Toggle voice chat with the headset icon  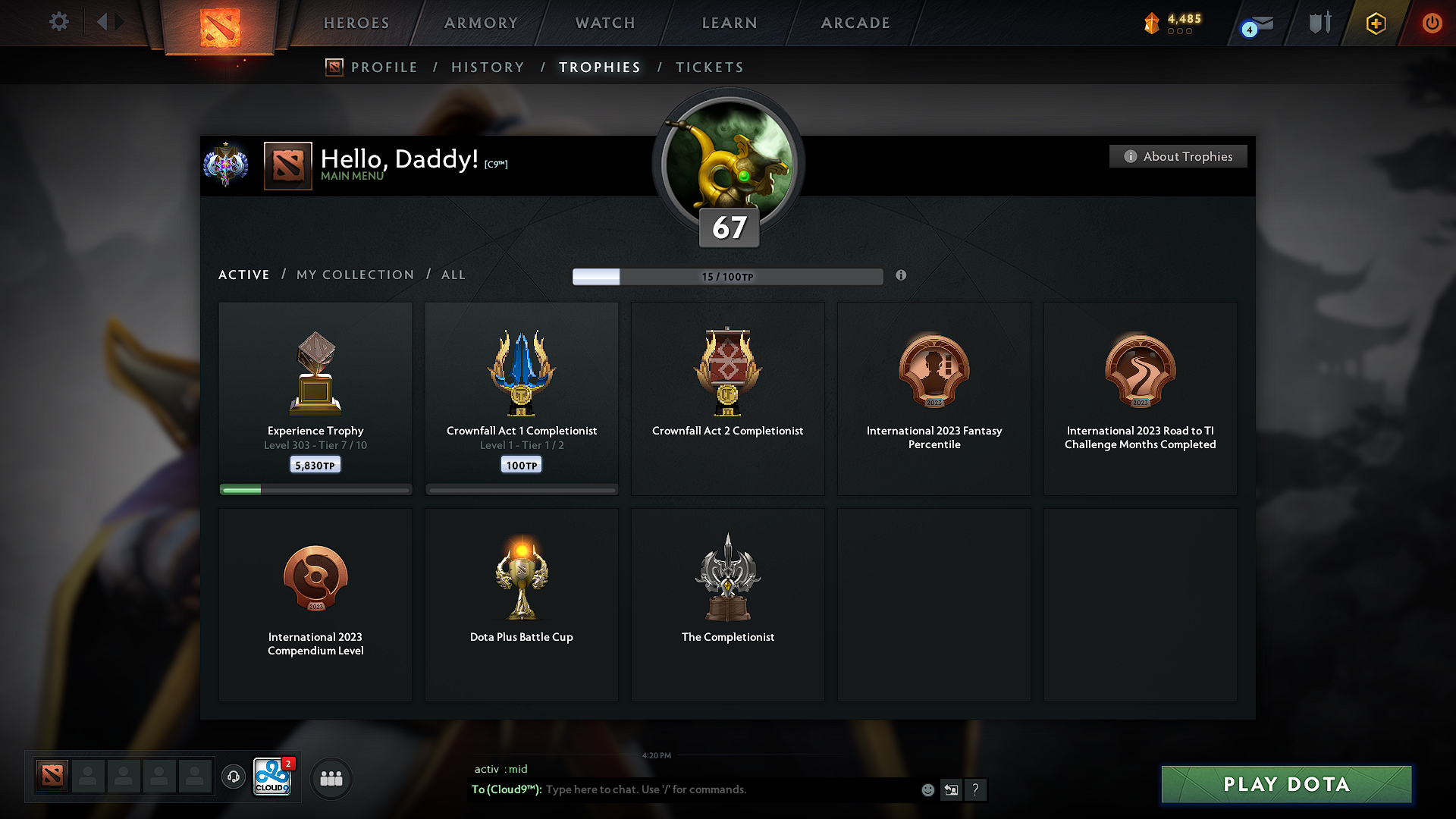233,777
